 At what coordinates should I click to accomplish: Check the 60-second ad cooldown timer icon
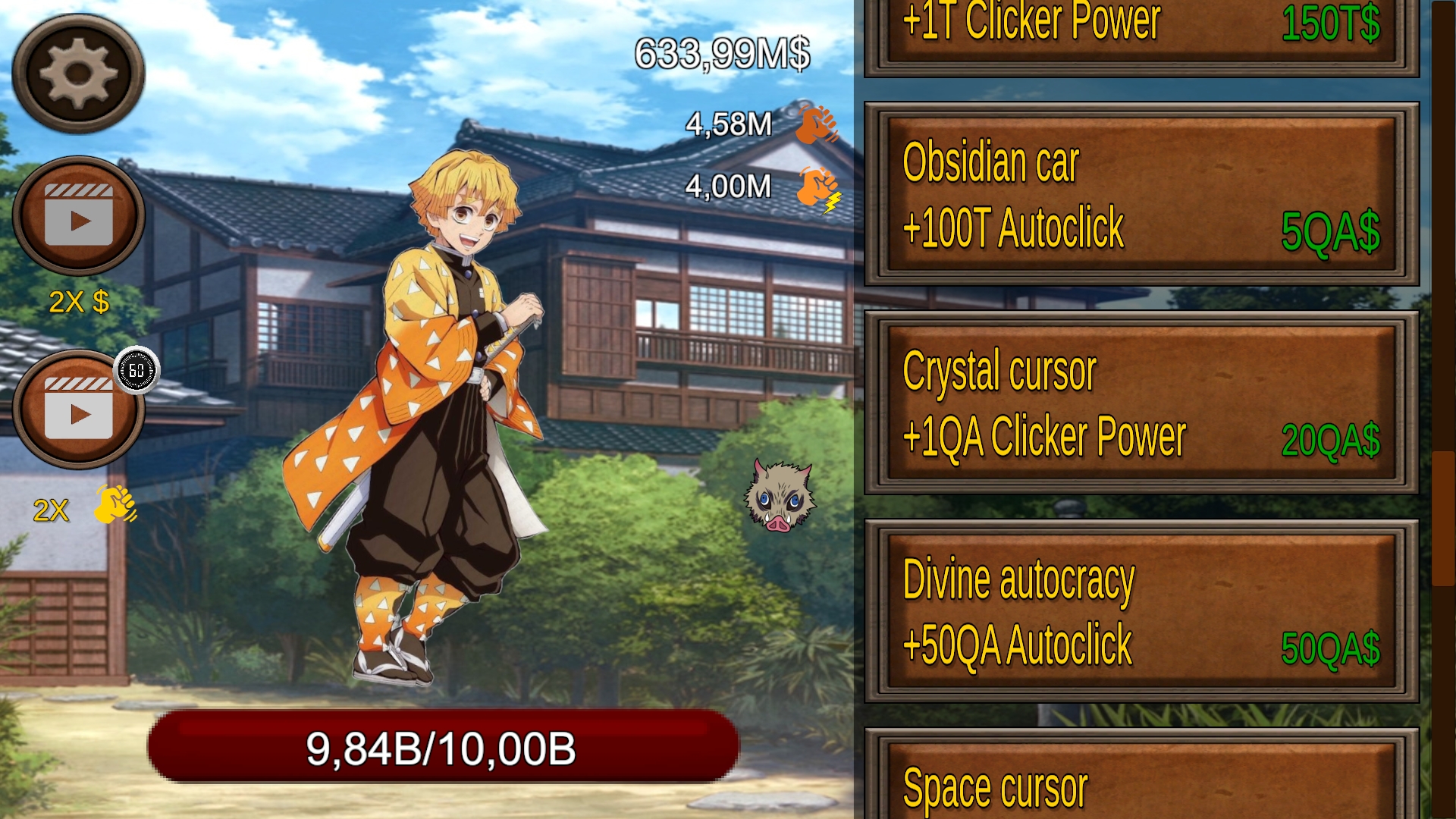136,372
